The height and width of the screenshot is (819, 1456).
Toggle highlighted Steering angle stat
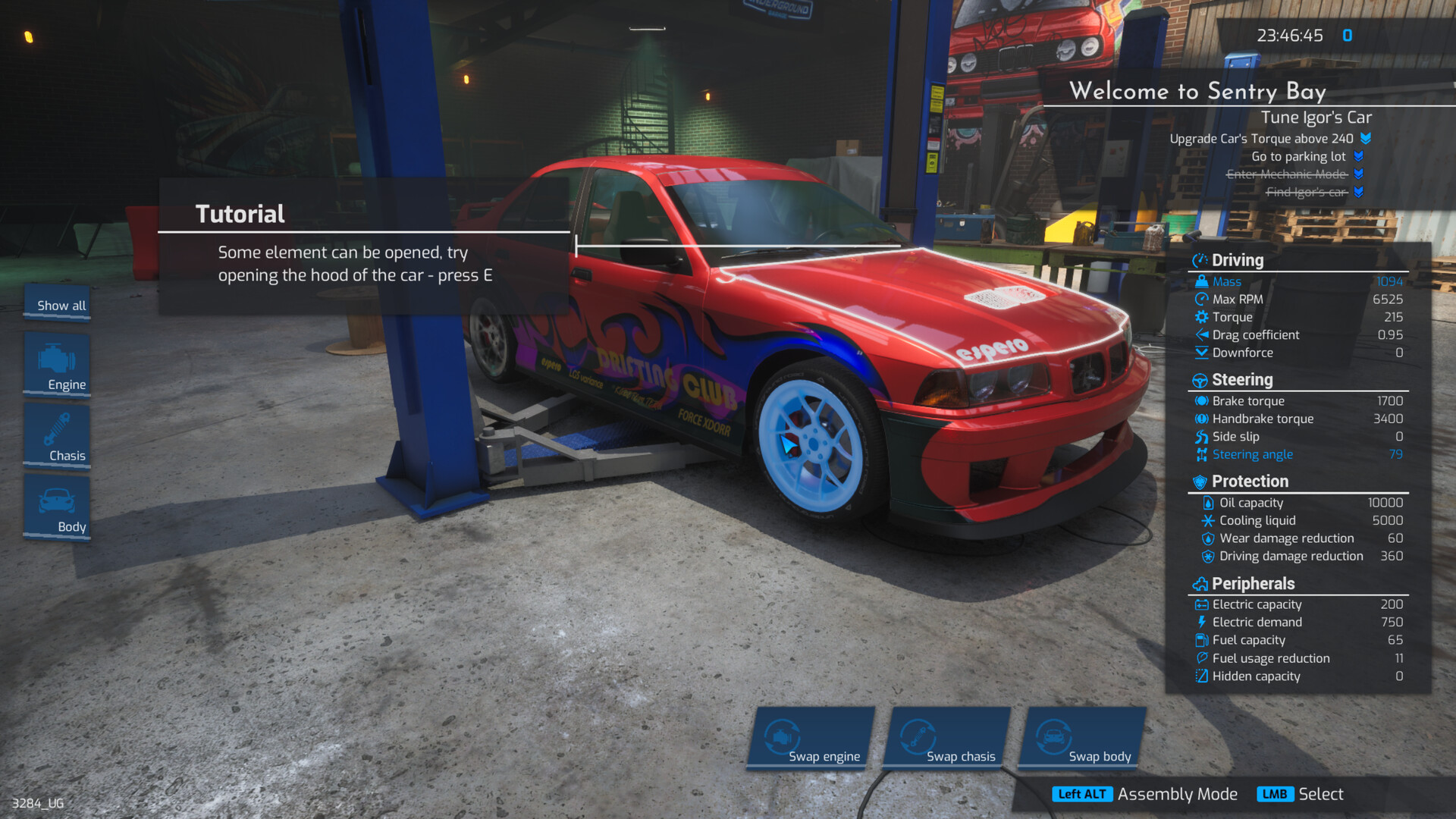(1252, 454)
